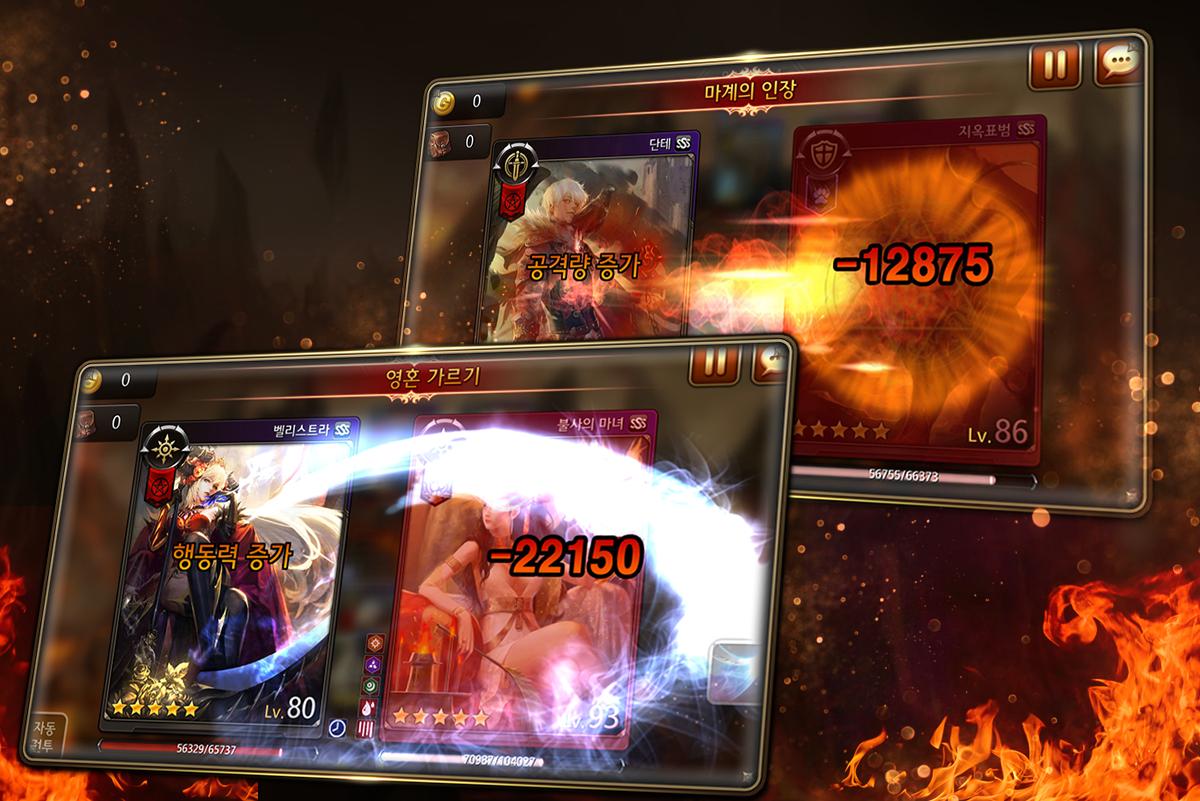Open chat in the 마계의 인장 battle
Image resolution: width=1200 pixels, height=801 pixels.
point(1117,64)
